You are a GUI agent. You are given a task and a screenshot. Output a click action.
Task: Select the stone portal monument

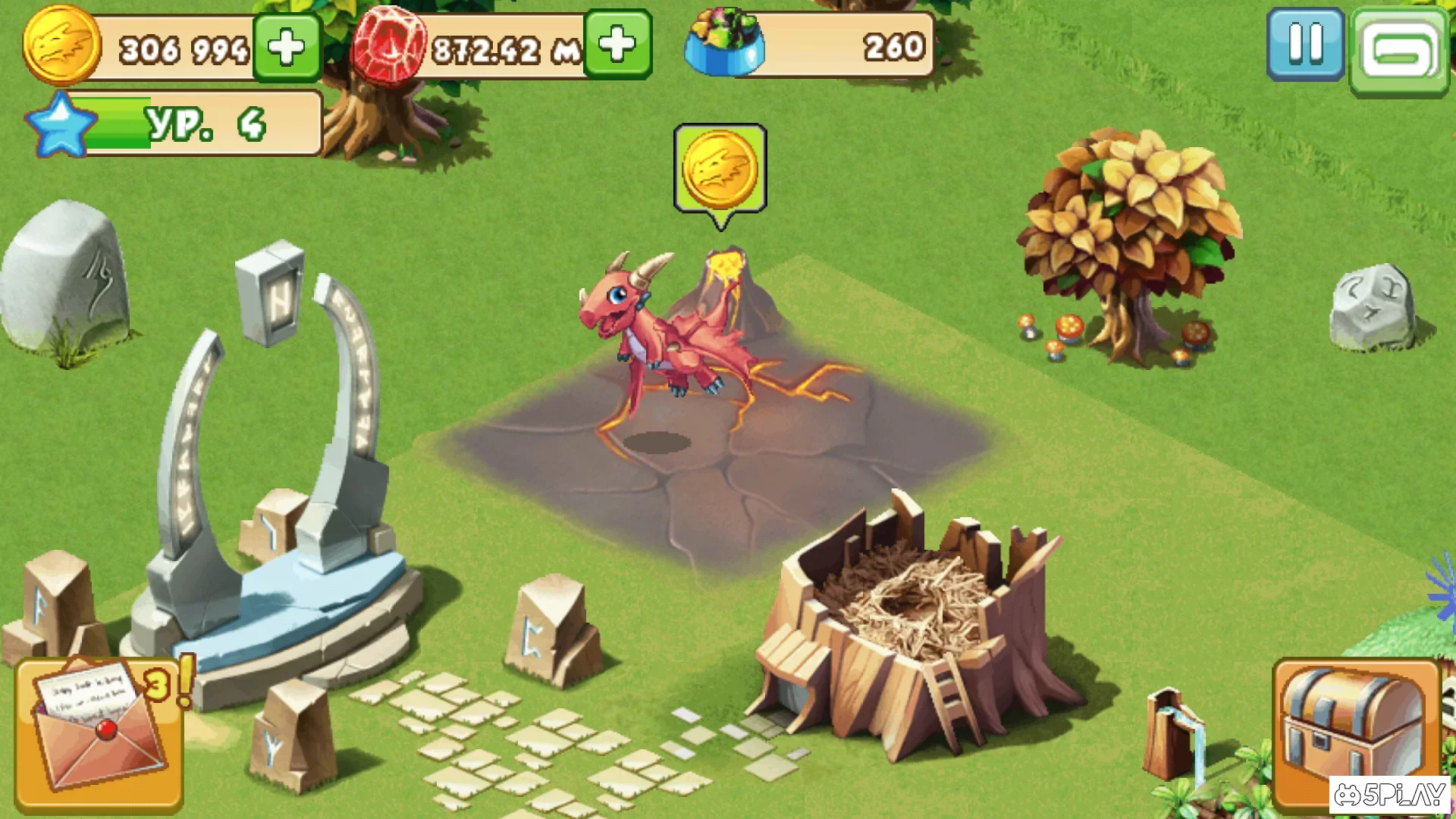click(x=273, y=470)
